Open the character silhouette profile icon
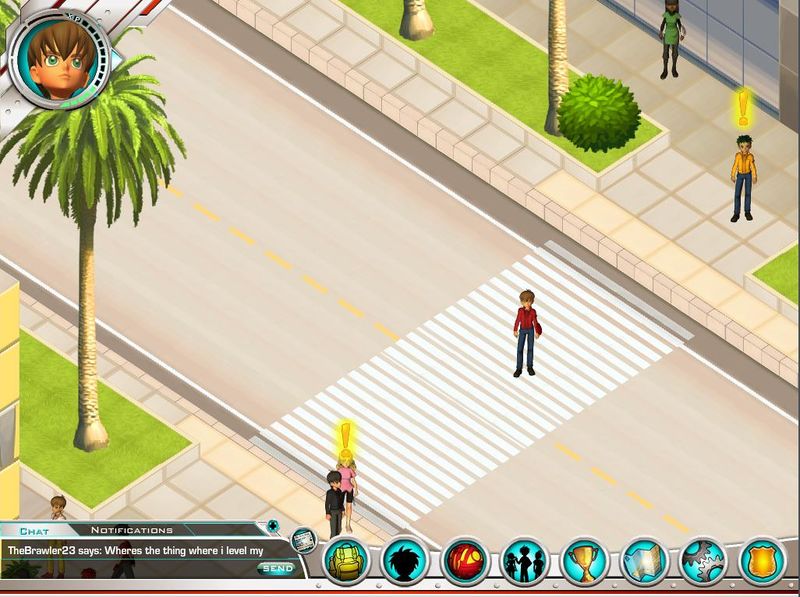 pos(405,561)
